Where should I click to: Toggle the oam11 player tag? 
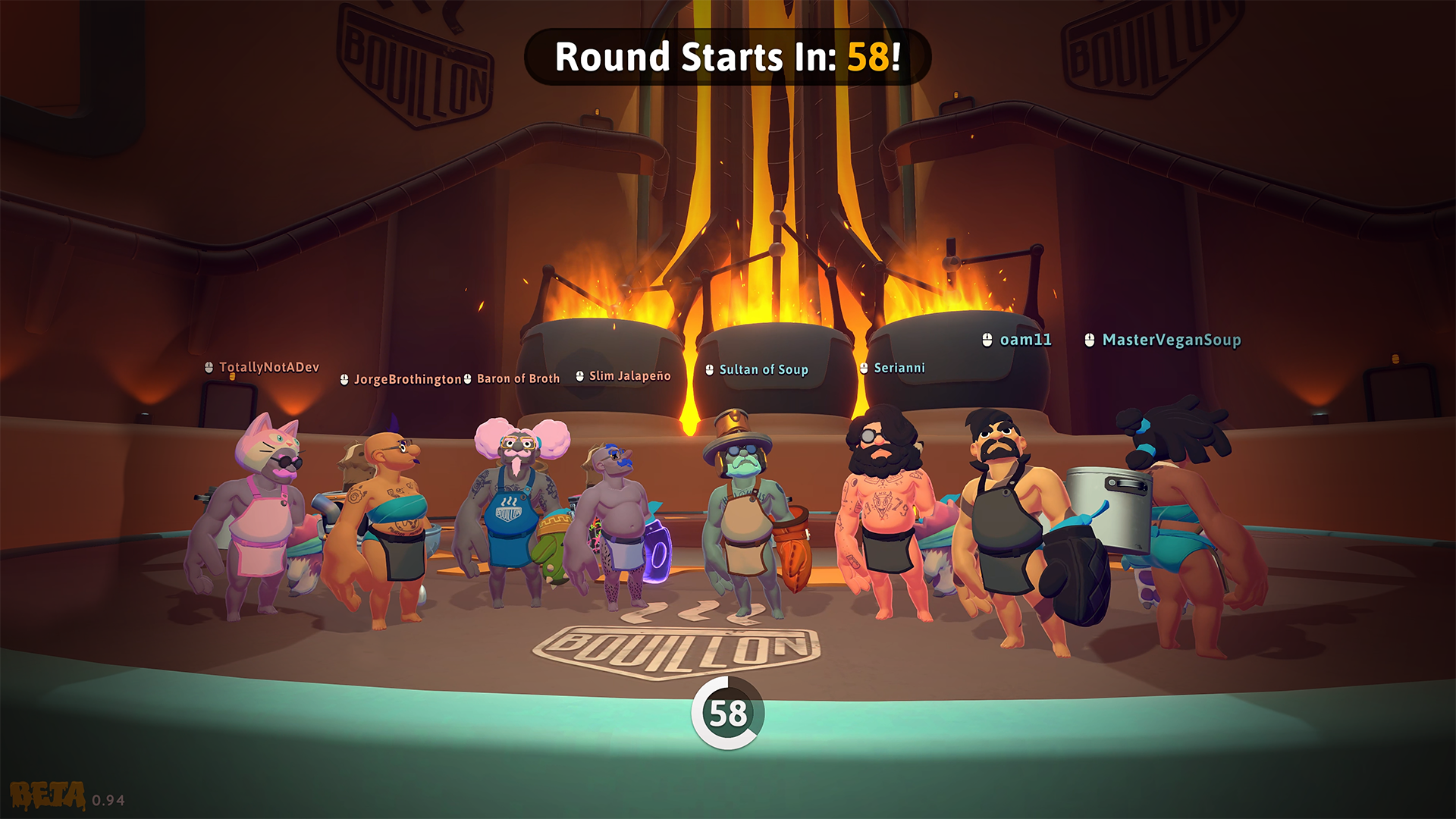1025,340
